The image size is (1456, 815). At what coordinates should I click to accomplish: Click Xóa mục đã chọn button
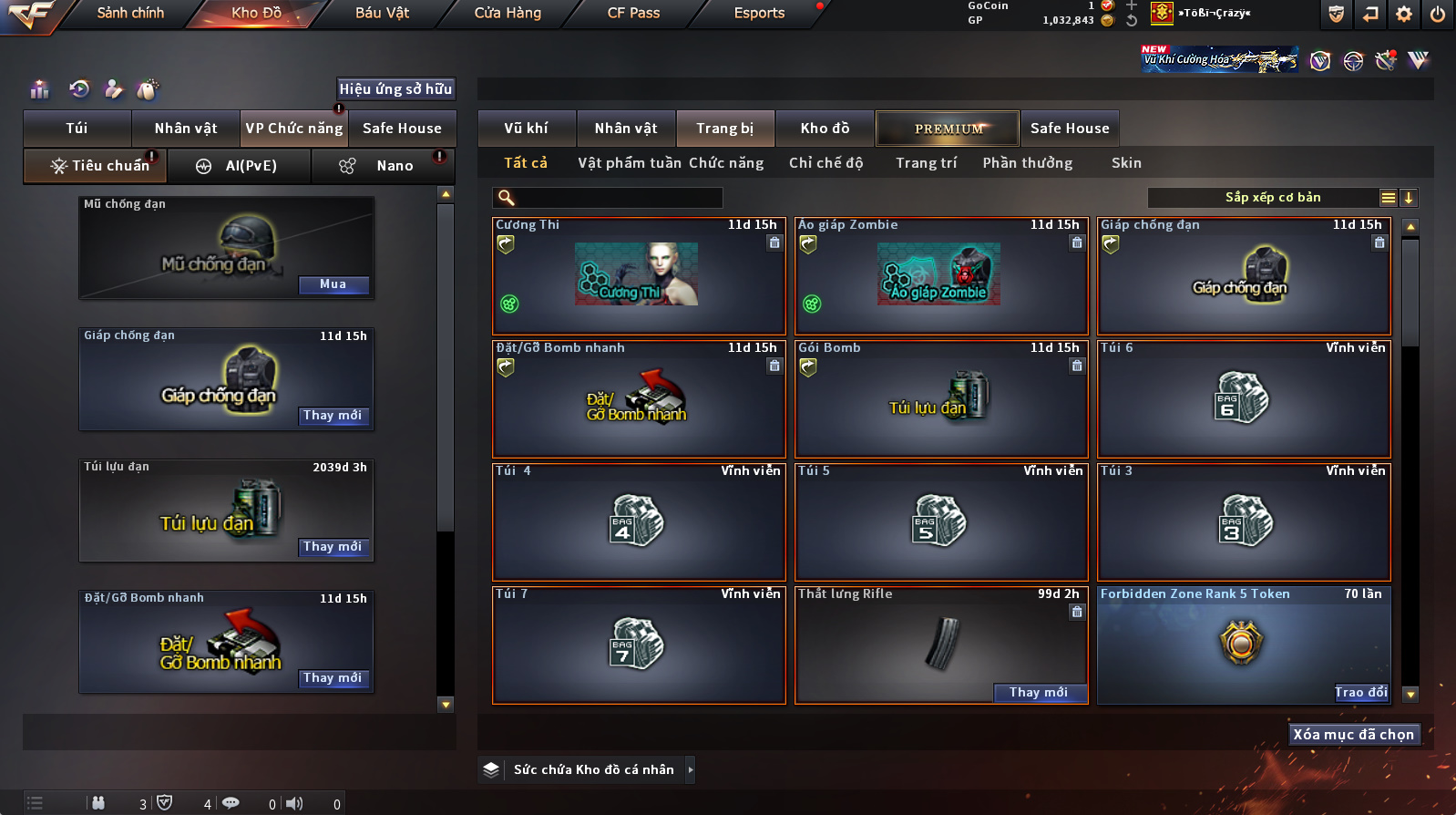click(1354, 735)
